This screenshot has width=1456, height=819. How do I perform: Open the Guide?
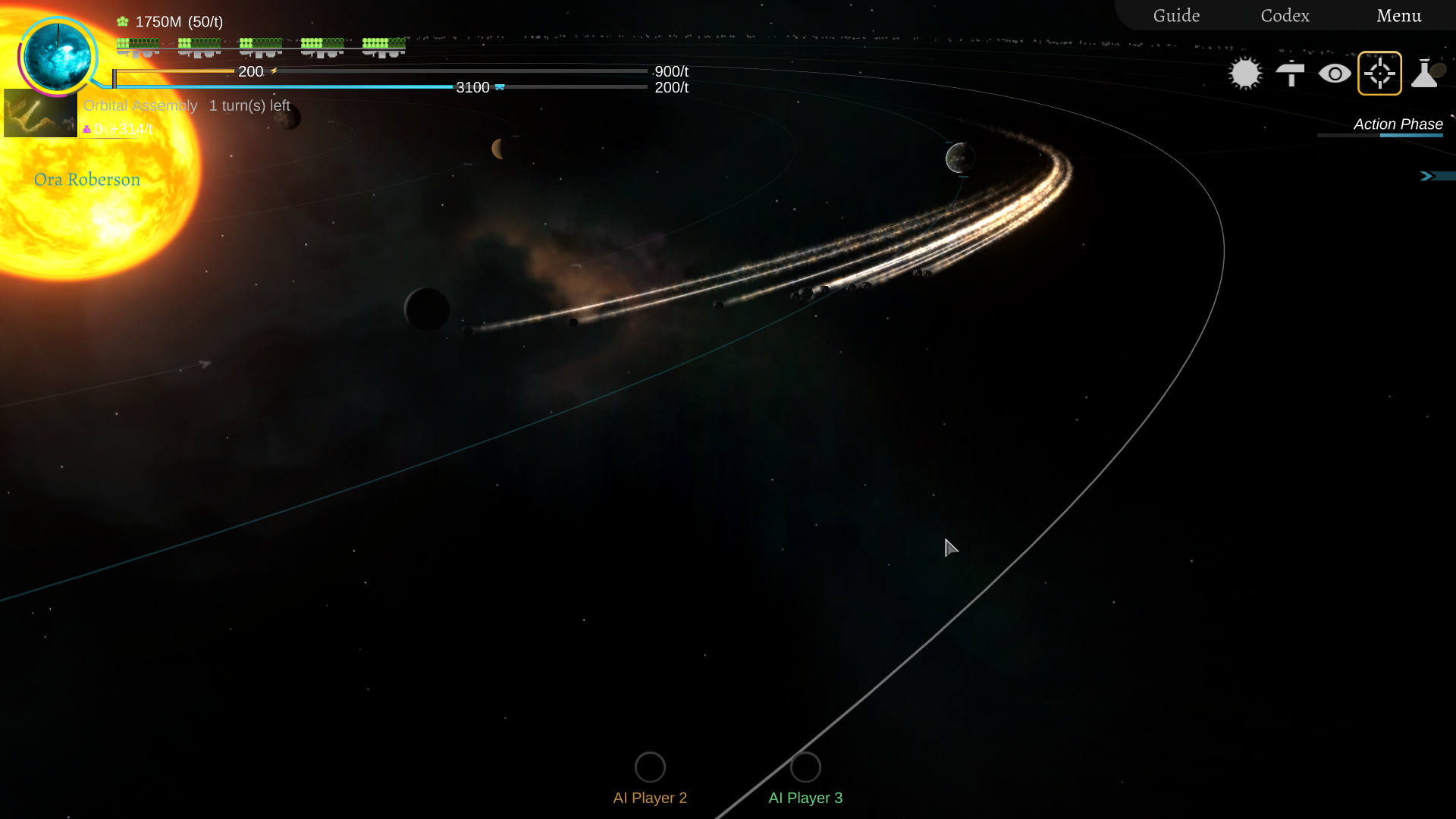click(1176, 16)
